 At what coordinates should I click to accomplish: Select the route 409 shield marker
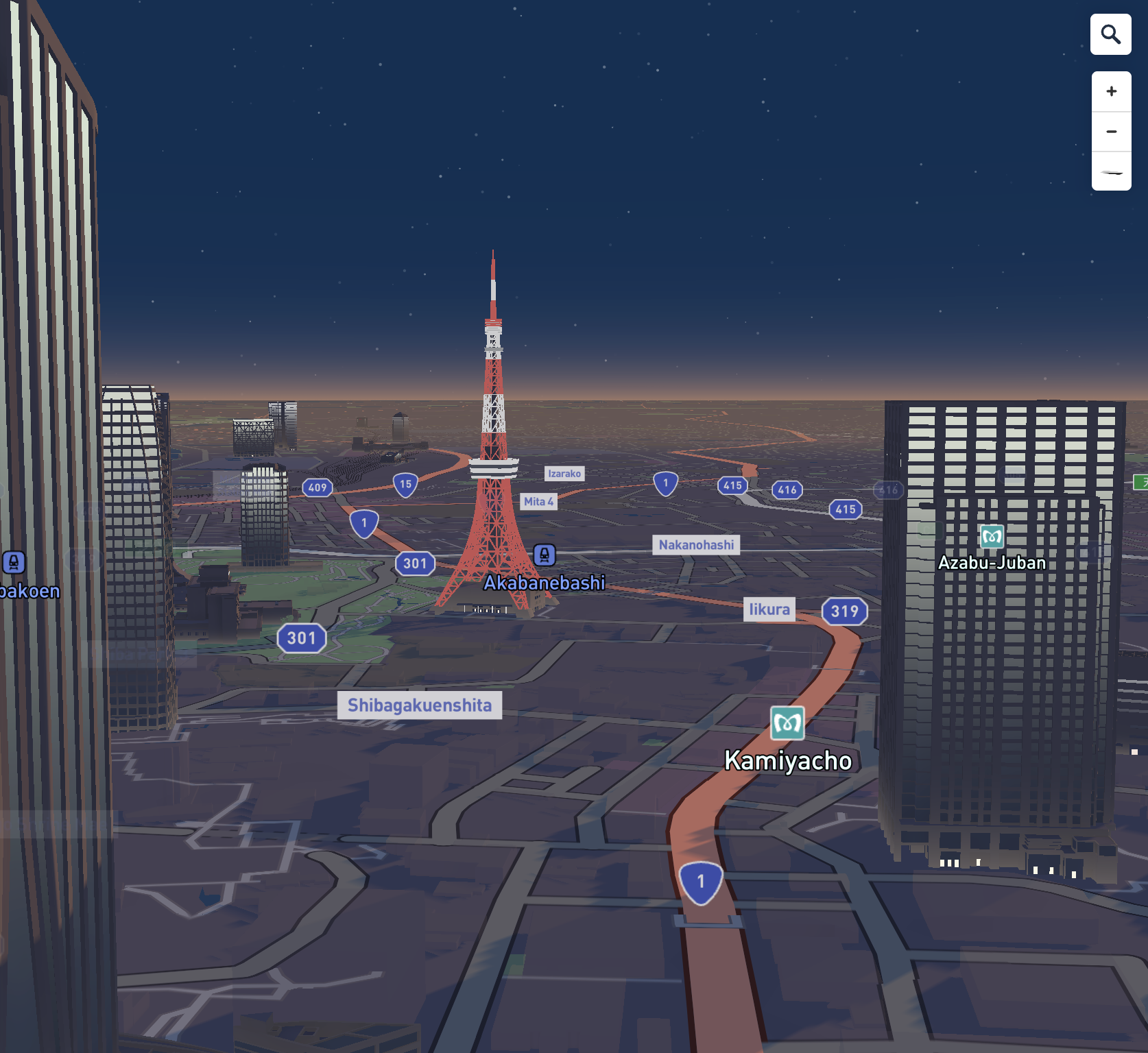[x=318, y=488]
